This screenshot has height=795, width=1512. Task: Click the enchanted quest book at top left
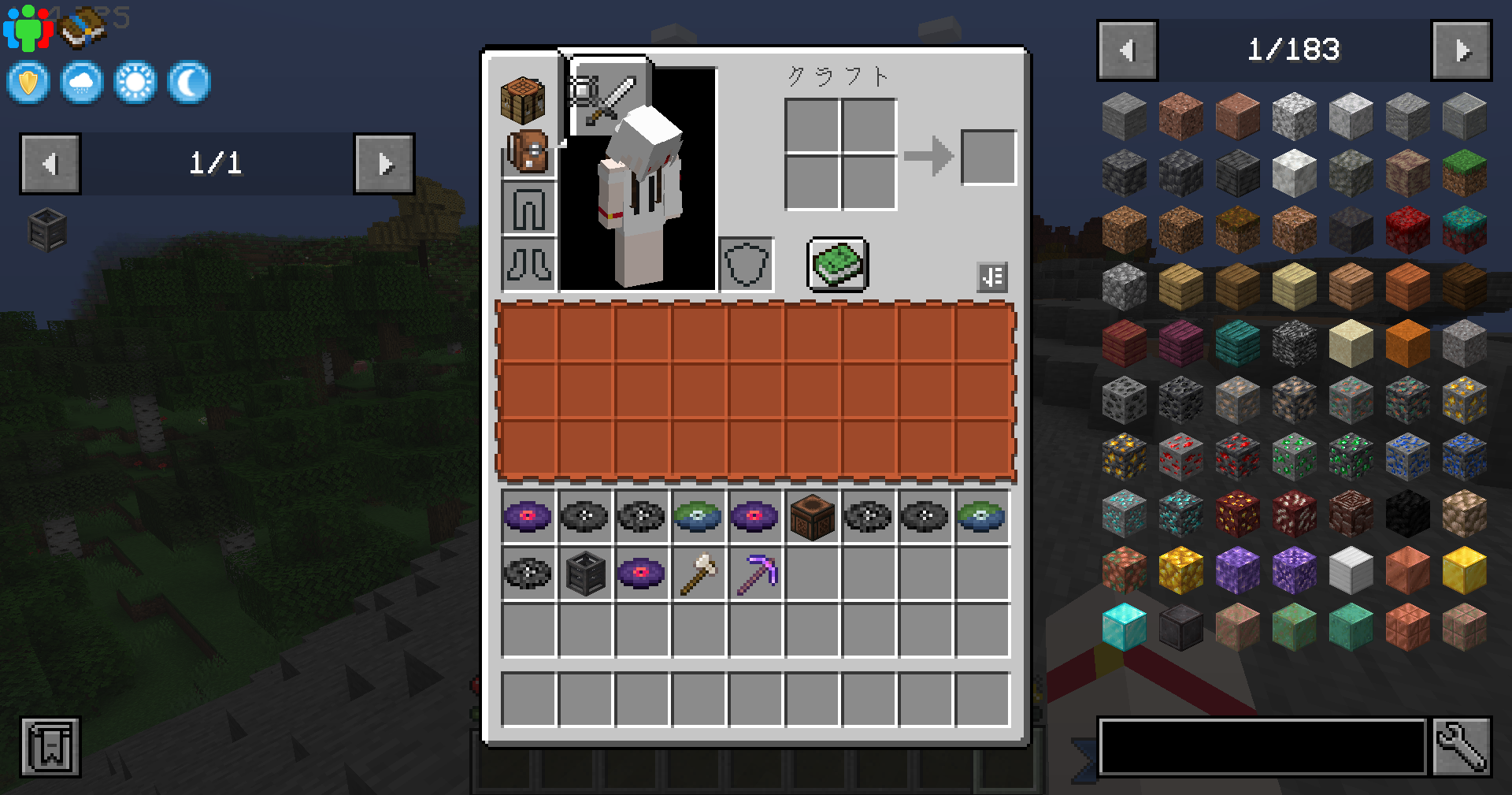pyautogui.click(x=82, y=26)
